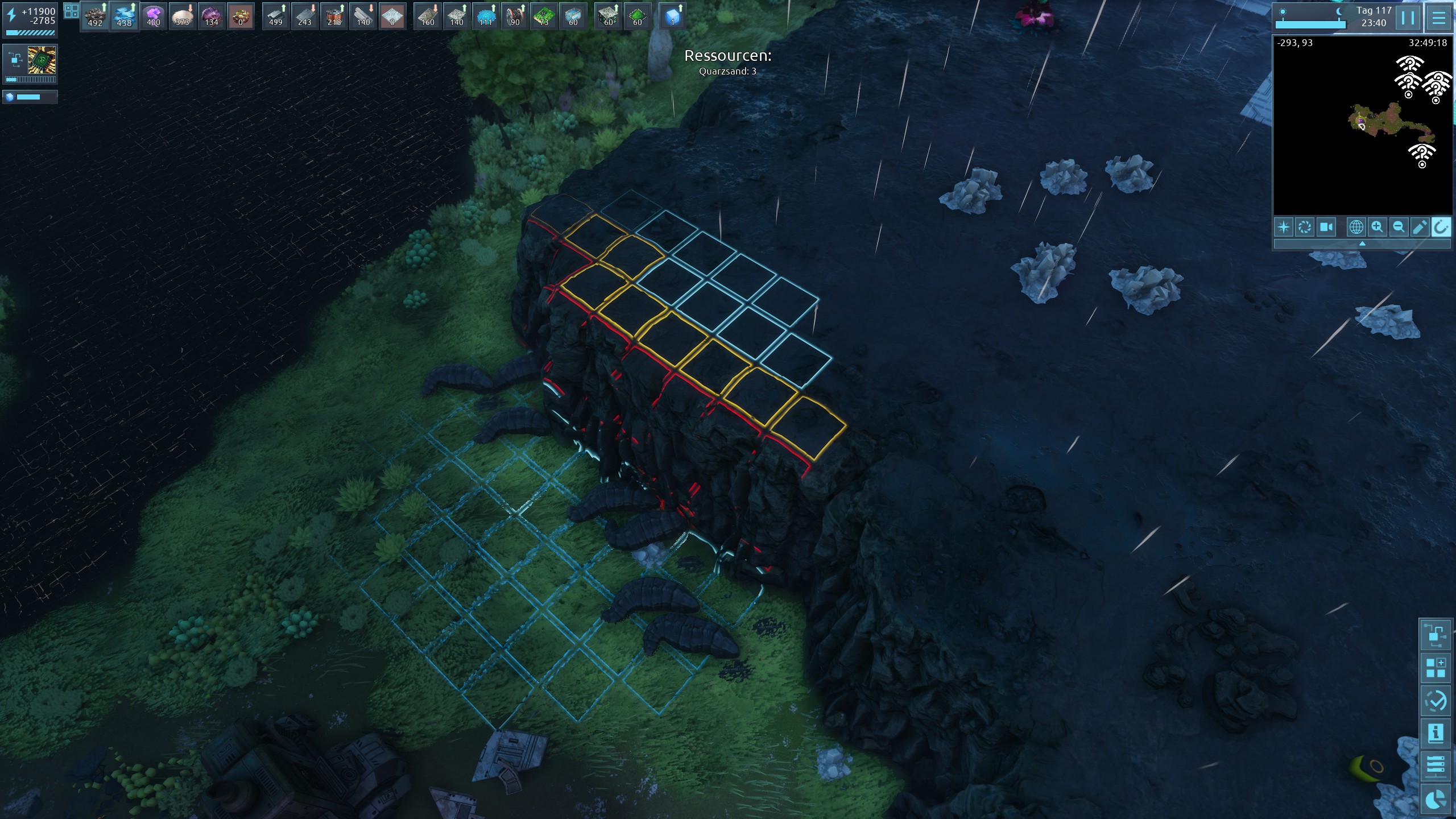Open the tasks checkmark panel

1434,701
